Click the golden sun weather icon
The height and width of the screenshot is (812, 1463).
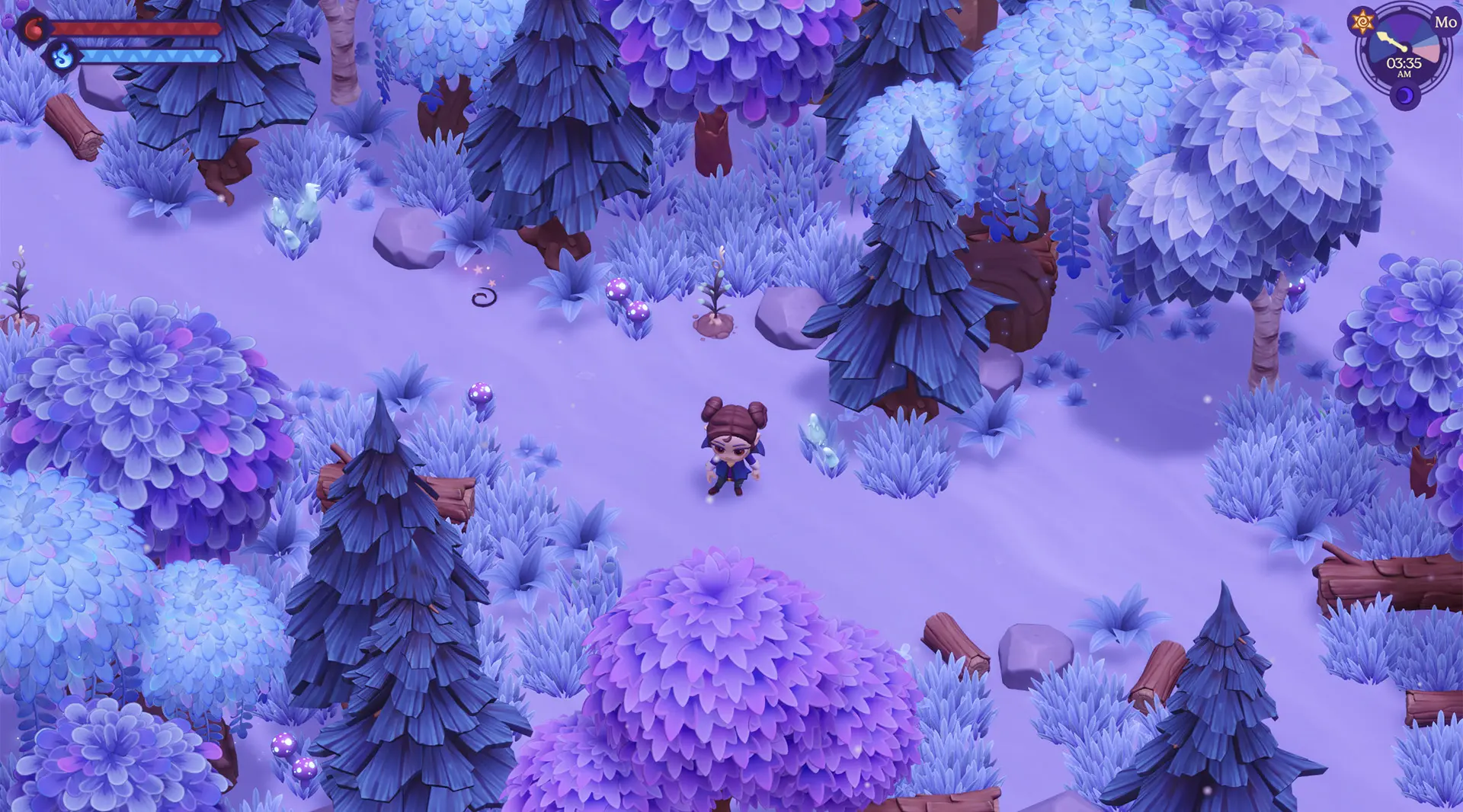pyautogui.click(x=1362, y=22)
